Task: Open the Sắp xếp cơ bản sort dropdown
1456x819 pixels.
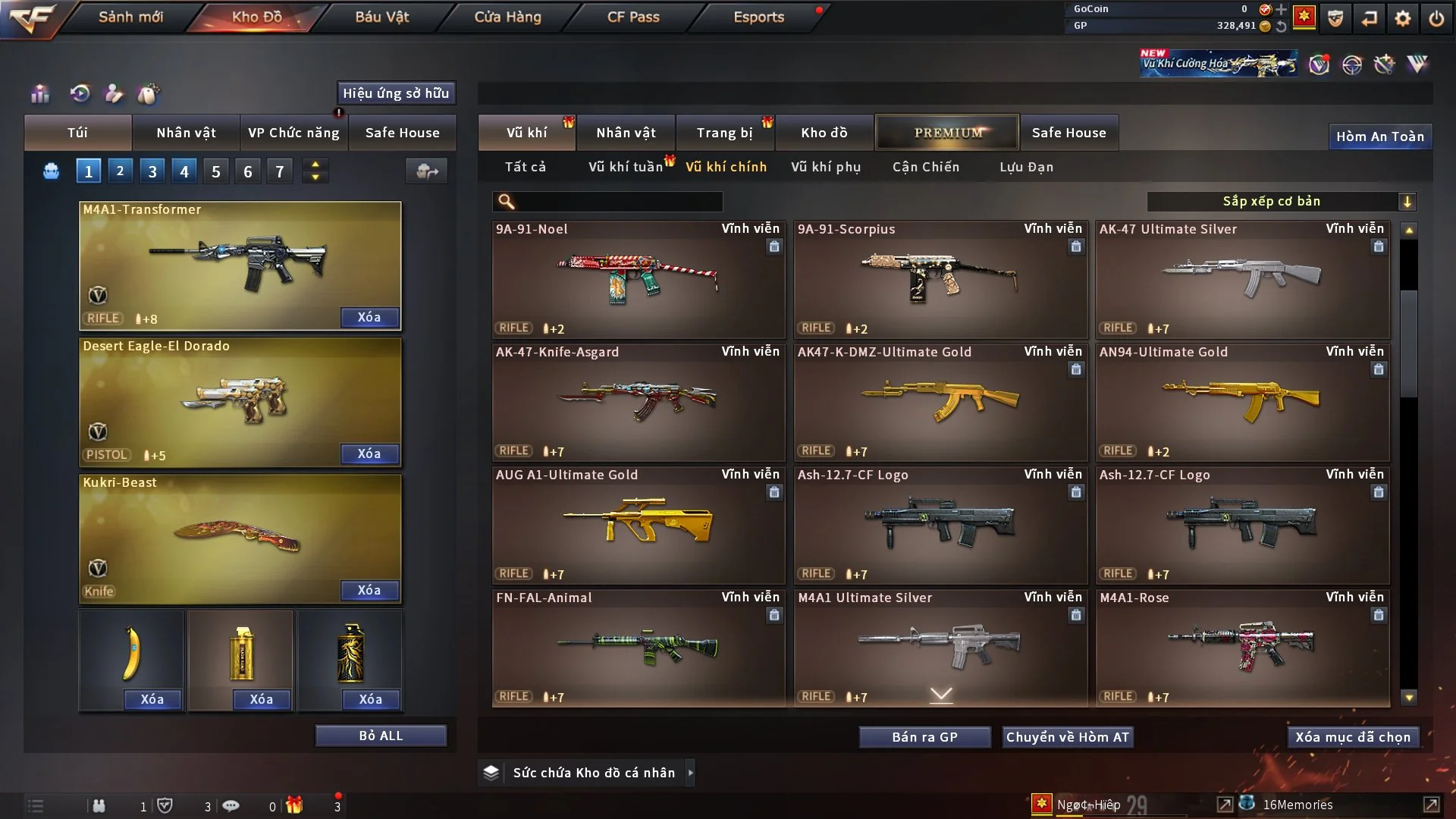Action: point(1281,202)
